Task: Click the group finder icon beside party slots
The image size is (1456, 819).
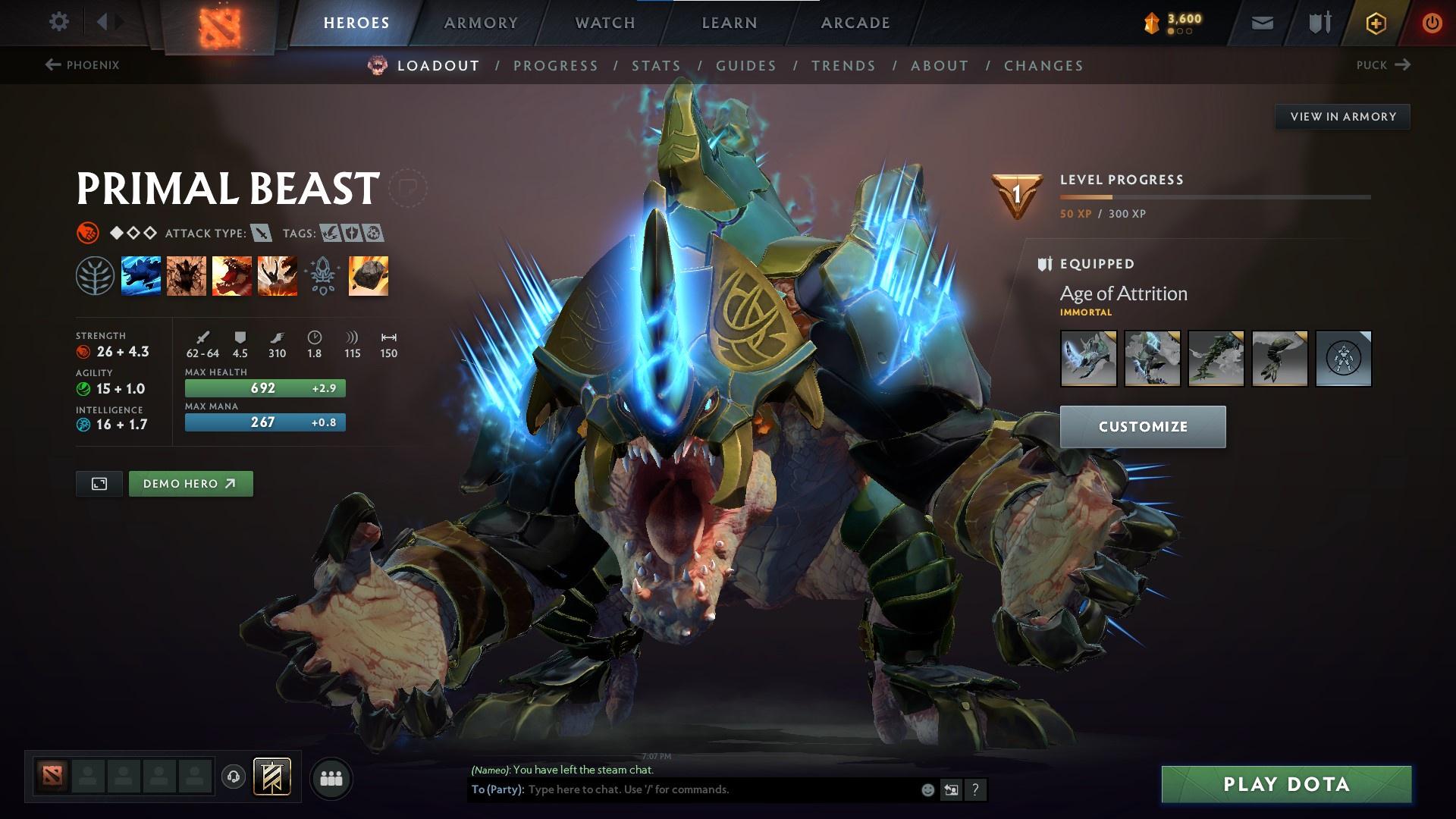Action: click(332, 777)
